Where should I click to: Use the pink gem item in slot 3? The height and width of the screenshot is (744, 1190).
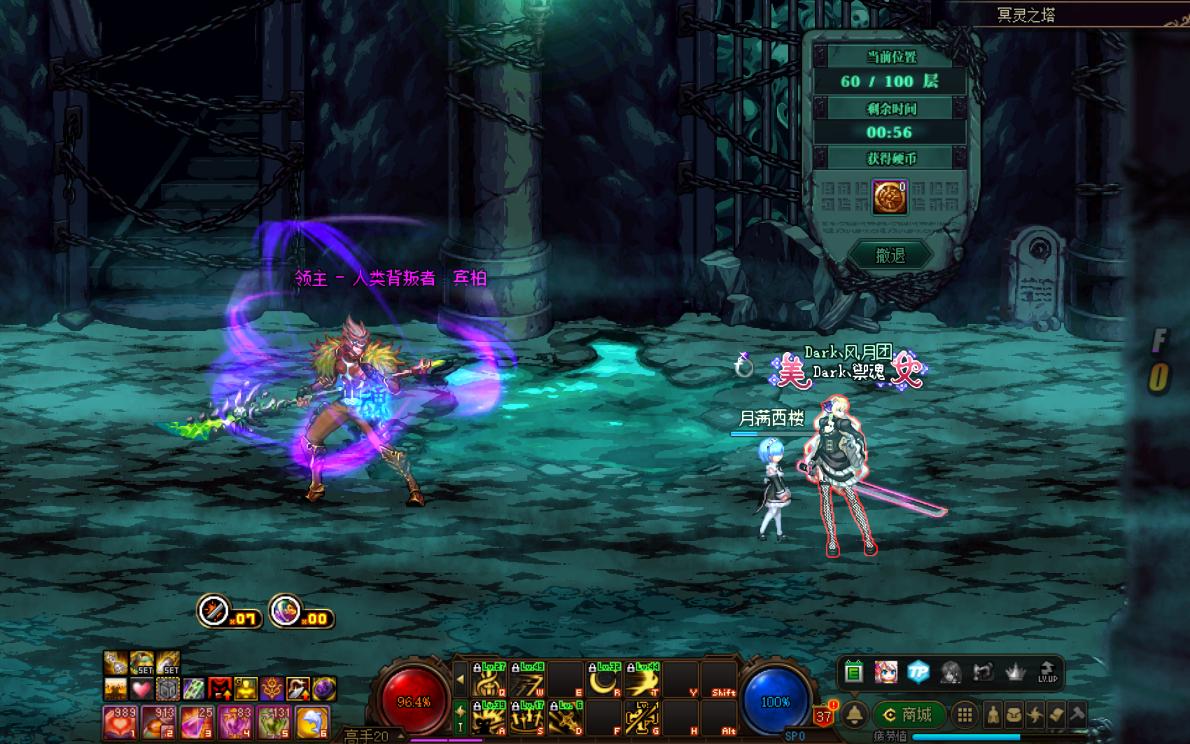tap(195, 721)
